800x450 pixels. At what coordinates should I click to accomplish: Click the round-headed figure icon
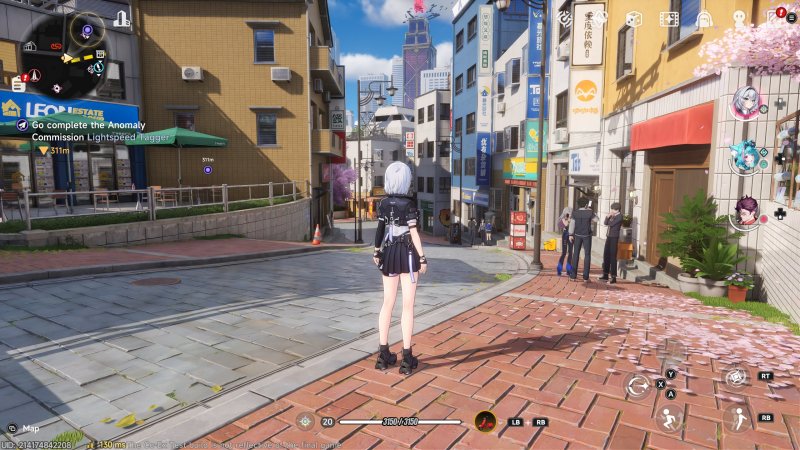point(739,18)
